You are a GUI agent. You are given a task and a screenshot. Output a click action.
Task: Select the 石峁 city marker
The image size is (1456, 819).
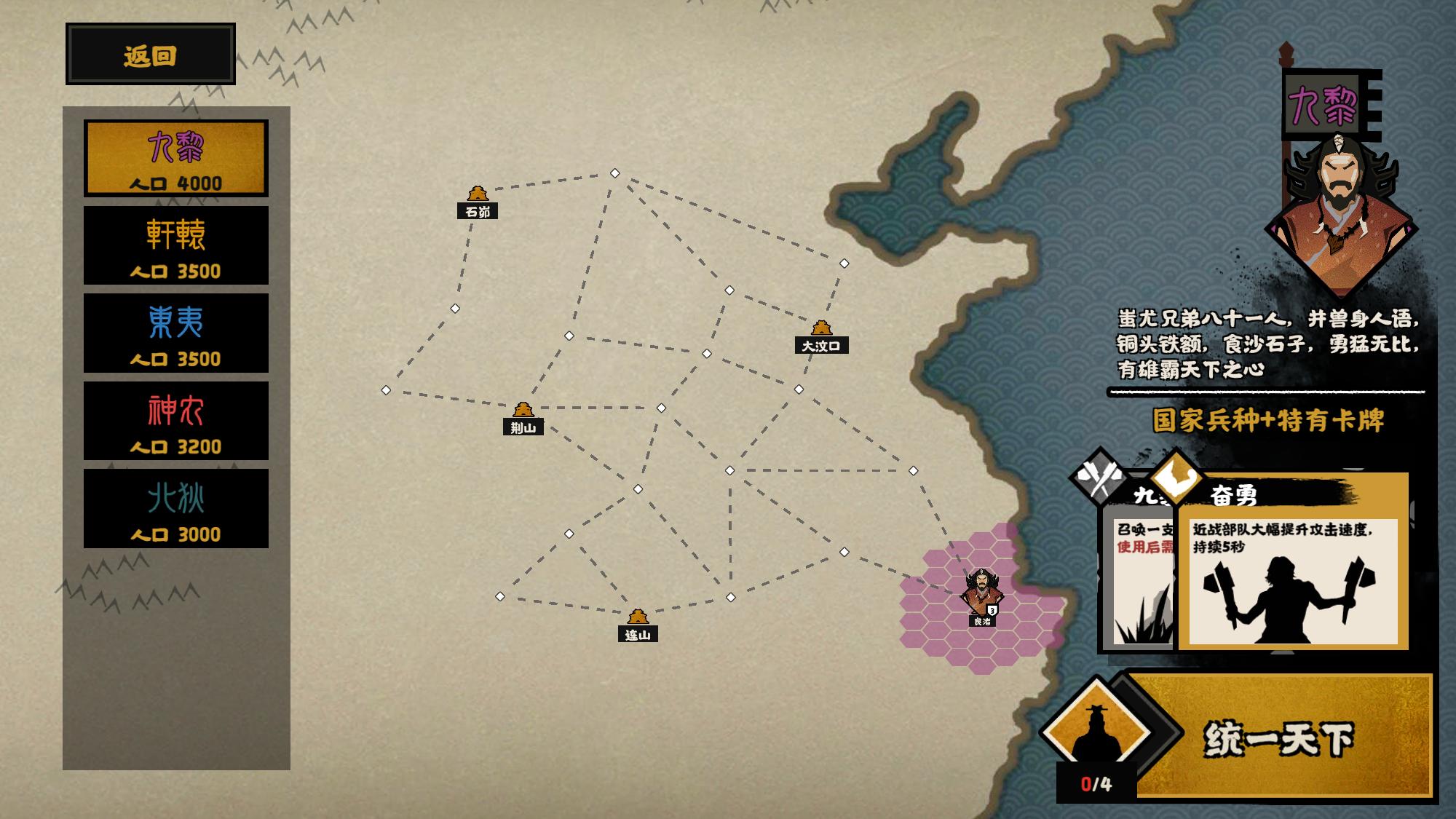pos(478,202)
